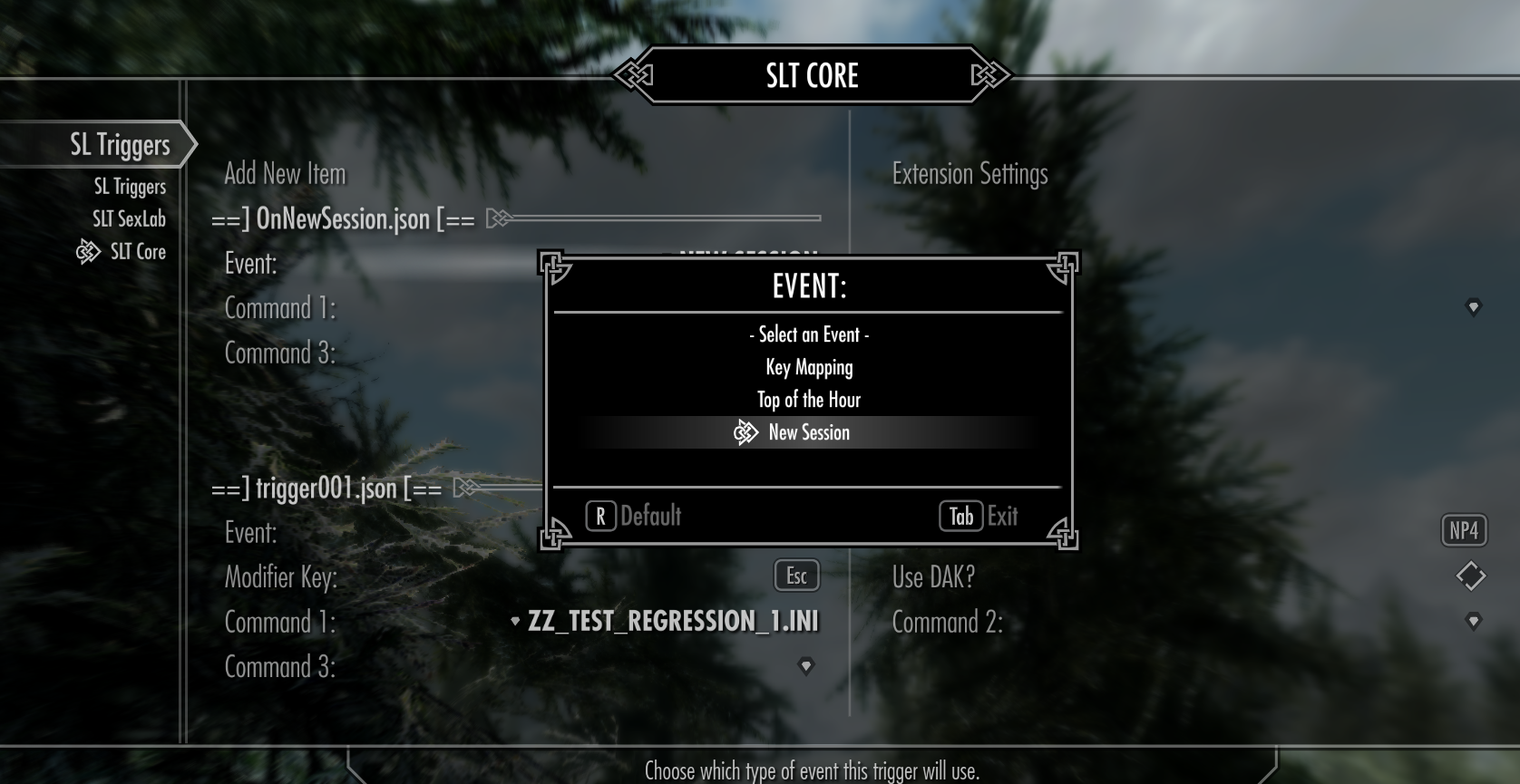Open Extension Settings
1520x784 pixels.
(x=969, y=173)
